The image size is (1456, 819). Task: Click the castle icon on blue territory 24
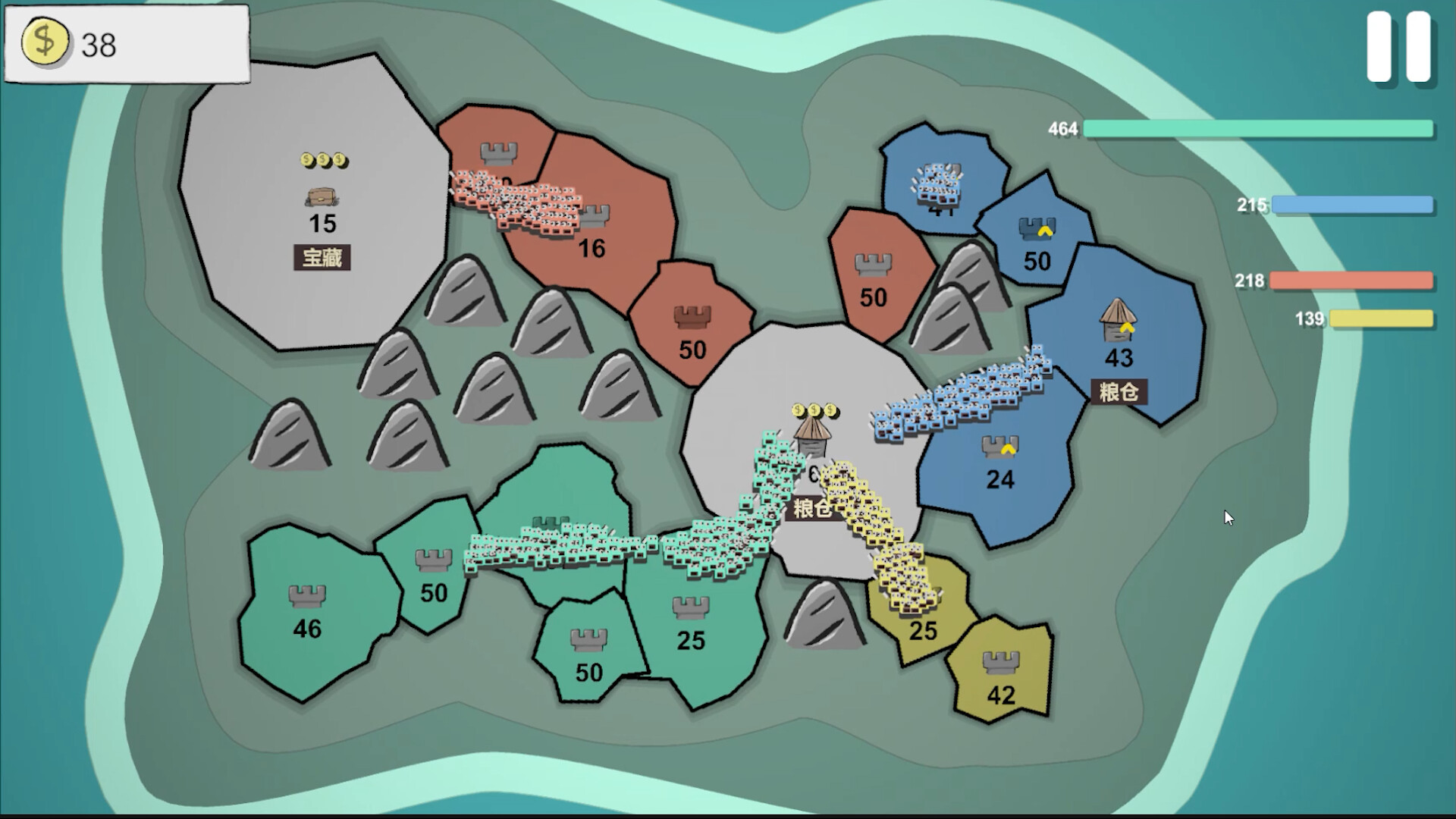[999, 447]
